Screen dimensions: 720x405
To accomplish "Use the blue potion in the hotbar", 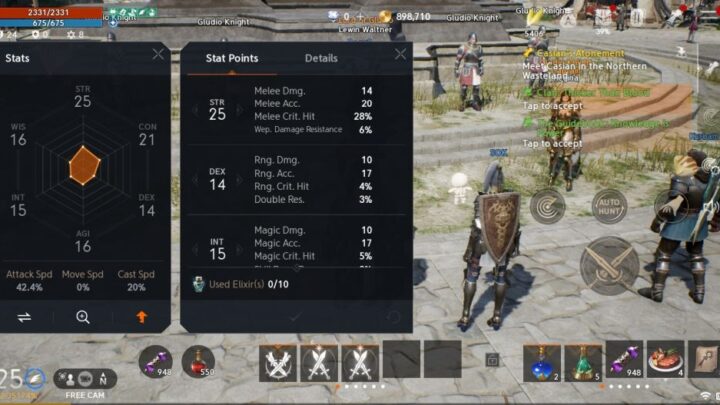I will click(543, 360).
